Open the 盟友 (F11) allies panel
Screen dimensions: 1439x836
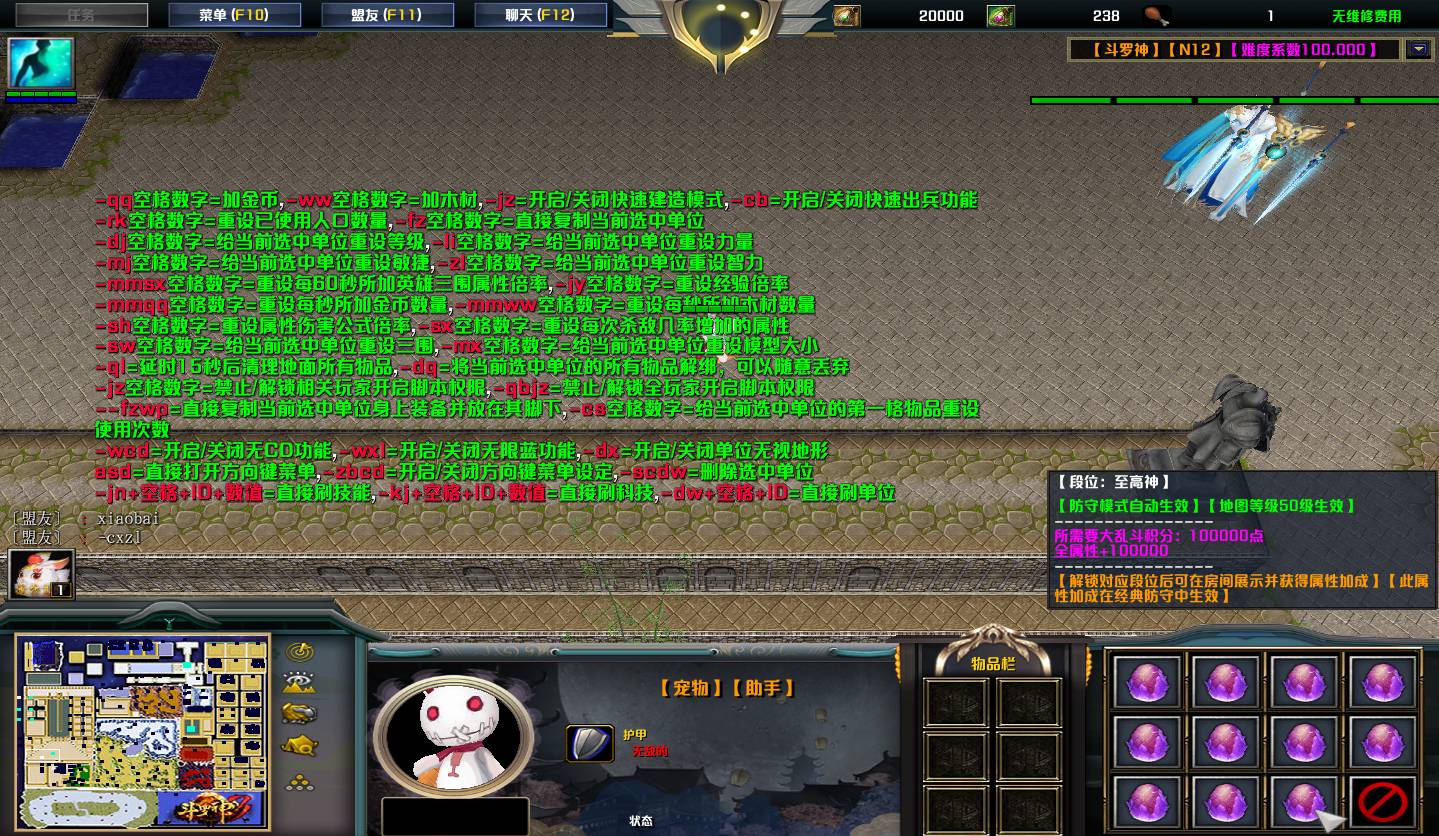click(387, 15)
